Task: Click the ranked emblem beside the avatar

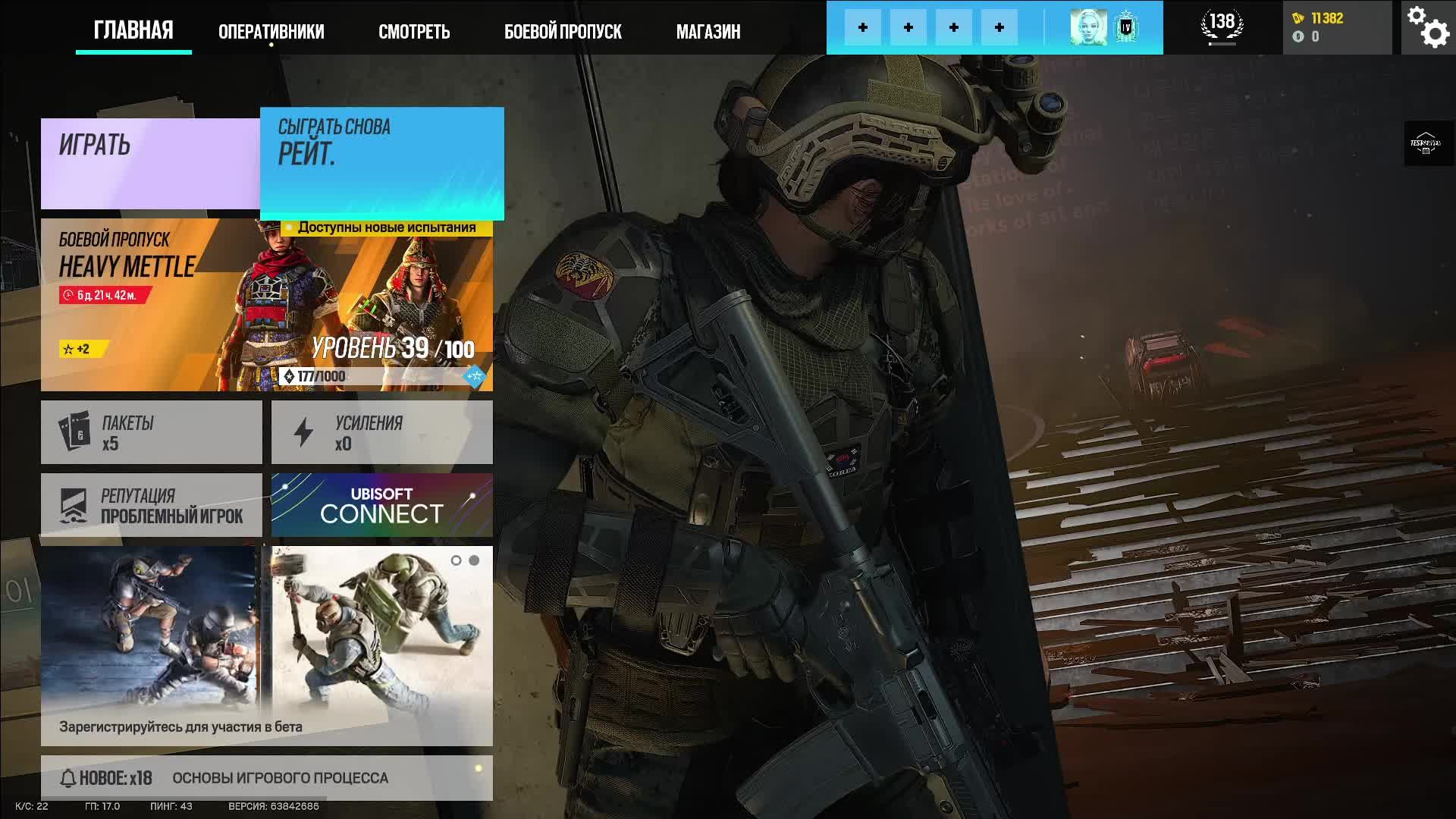Action: click(x=1125, y=27)
